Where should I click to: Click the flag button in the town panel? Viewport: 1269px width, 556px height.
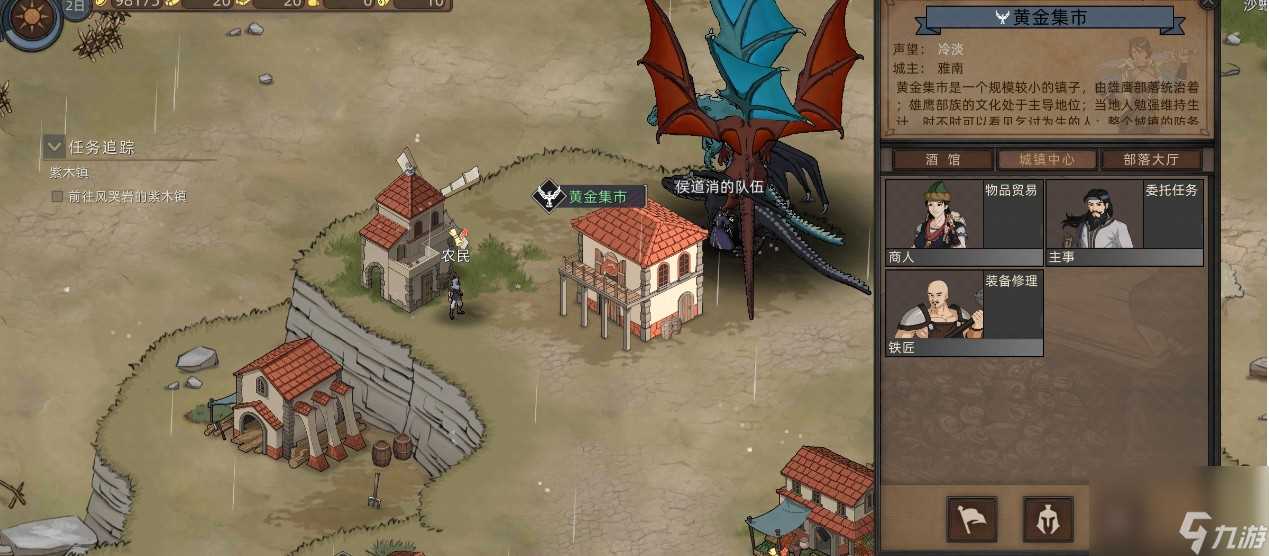pyautogui.click(x=971, y=519)
